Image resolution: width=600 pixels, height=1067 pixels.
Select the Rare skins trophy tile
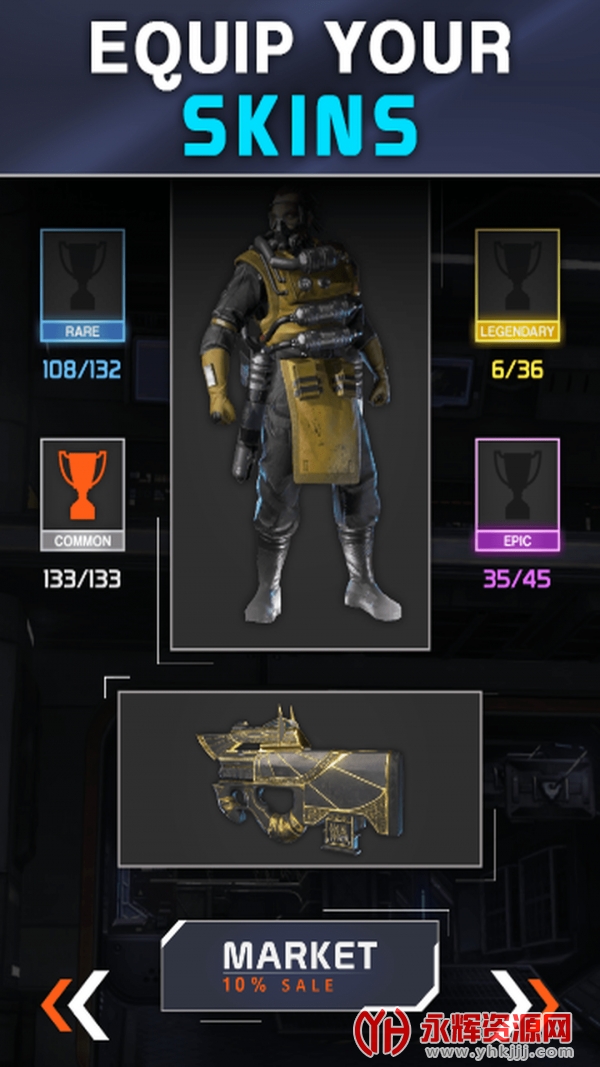click(83, 285)
